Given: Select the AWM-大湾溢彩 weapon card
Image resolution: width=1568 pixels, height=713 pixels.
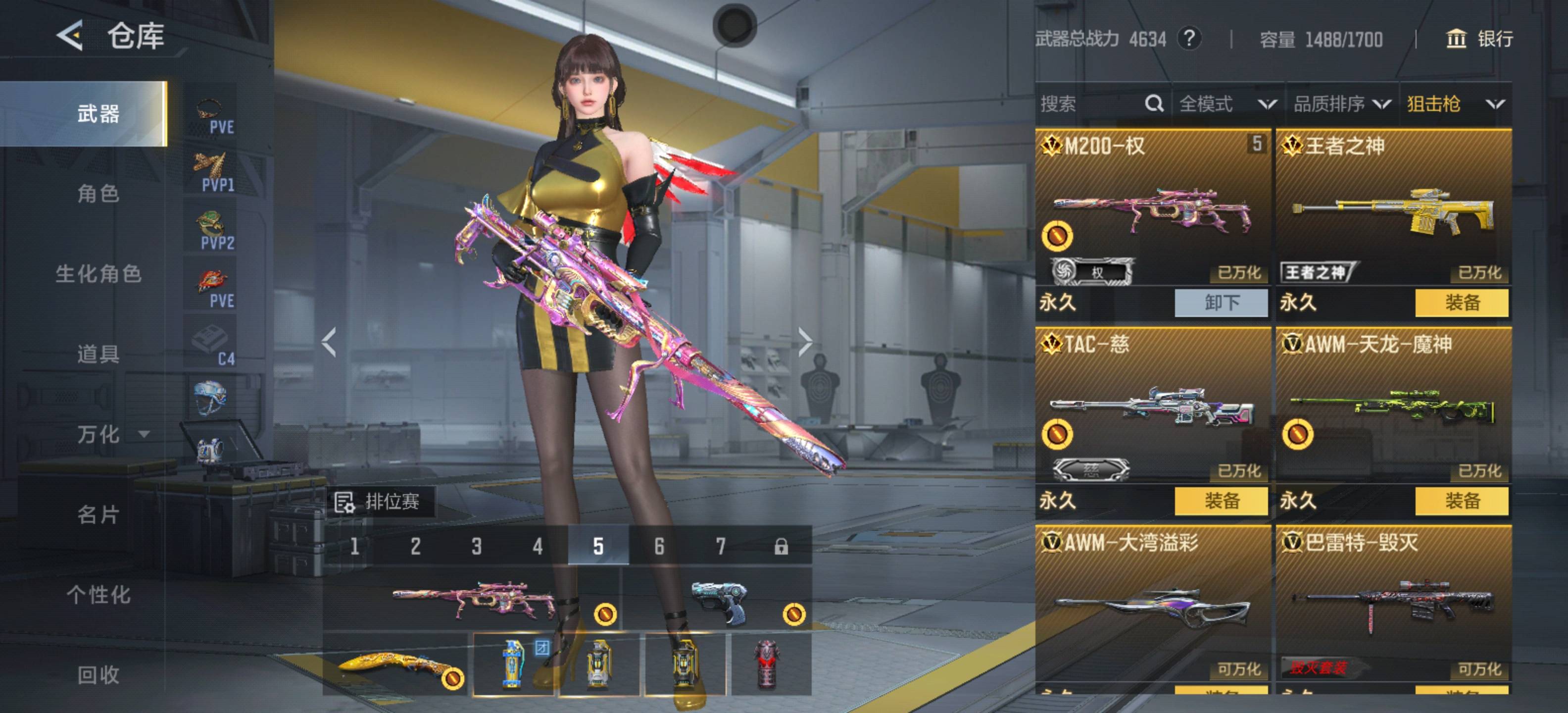Looking at the screenshot, I should 1152,603.
